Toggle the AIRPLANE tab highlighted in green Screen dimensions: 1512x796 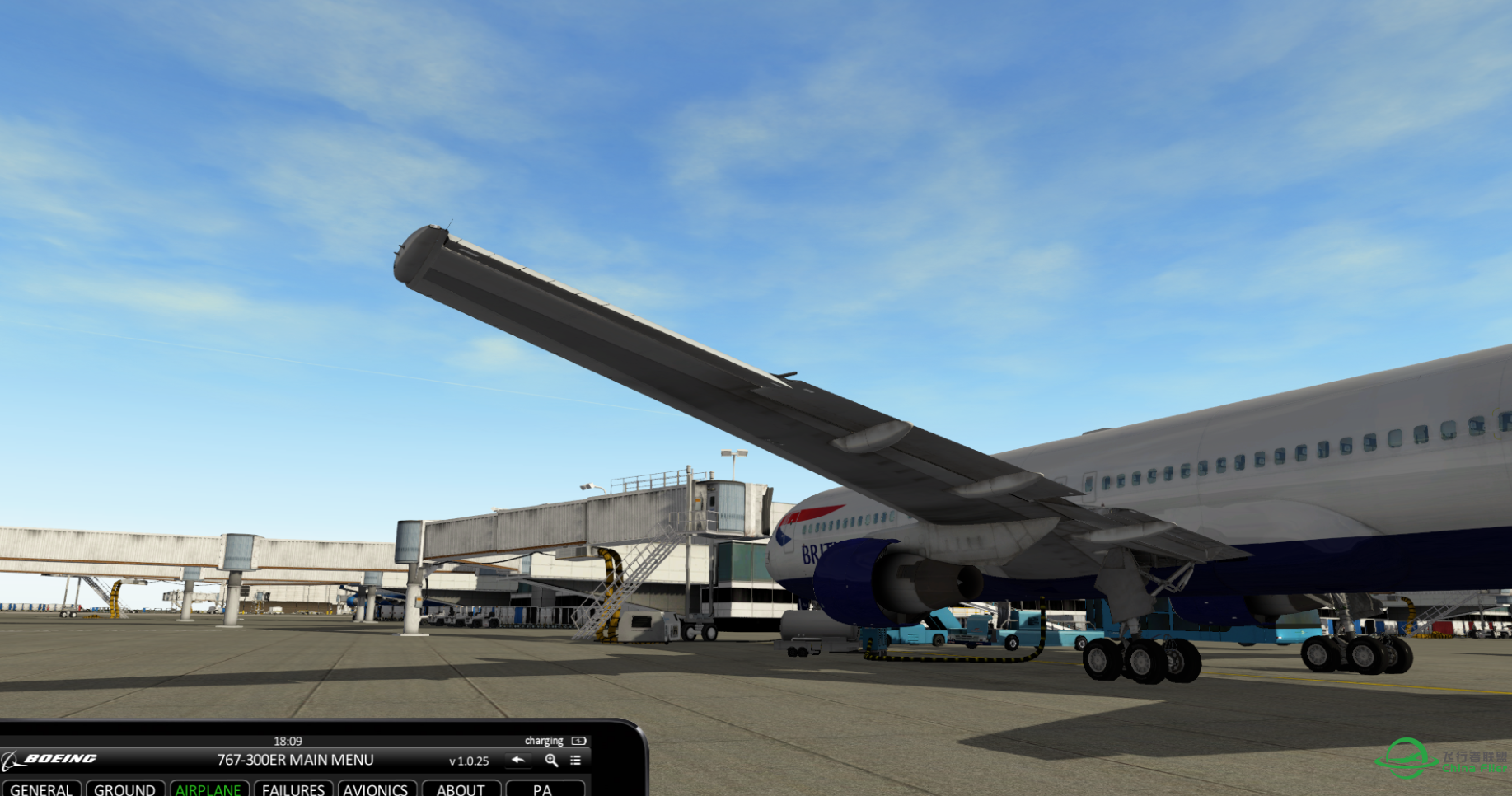point(209,789)
